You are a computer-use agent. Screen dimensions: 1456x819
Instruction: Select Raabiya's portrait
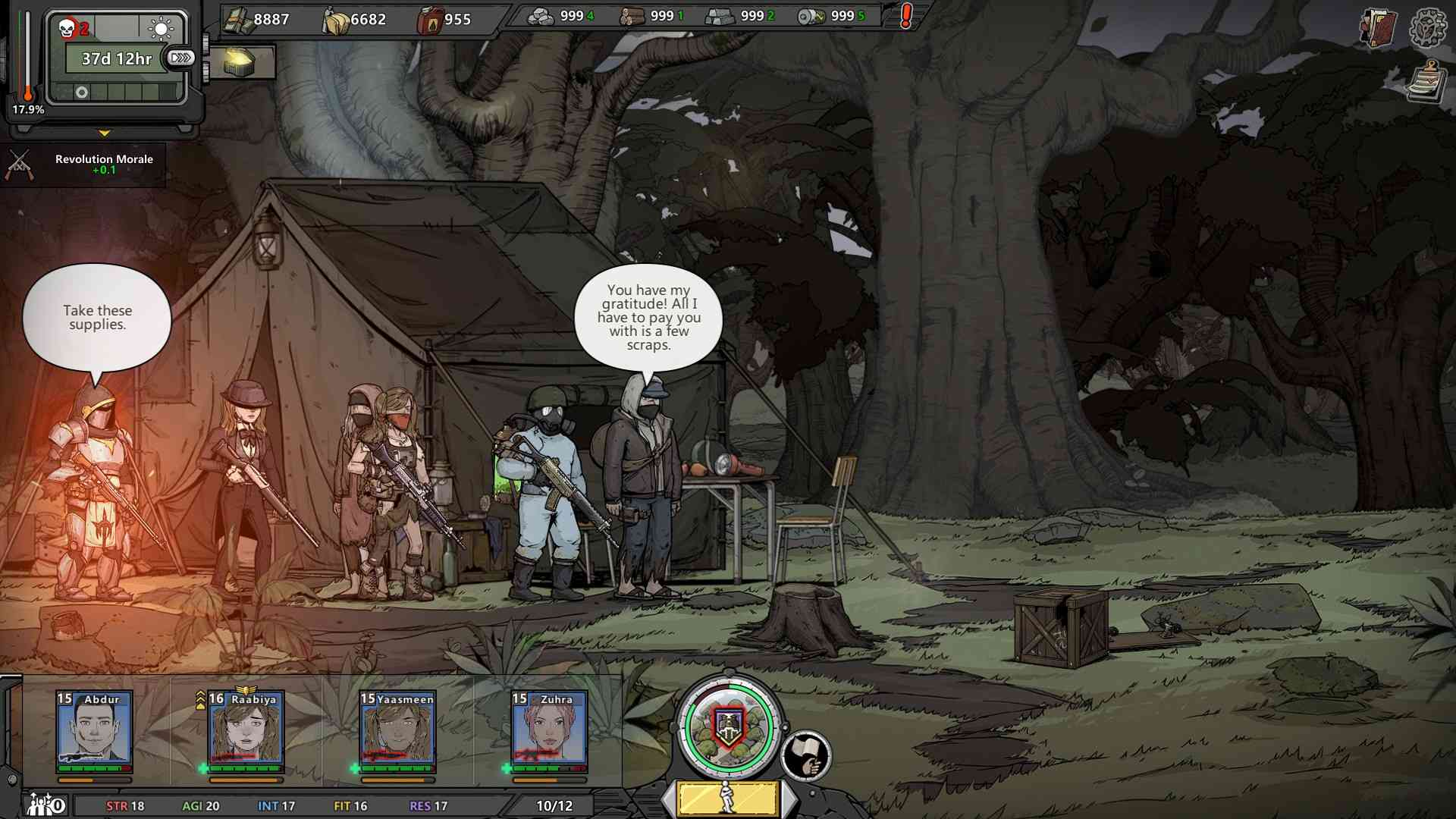[246, 728]
